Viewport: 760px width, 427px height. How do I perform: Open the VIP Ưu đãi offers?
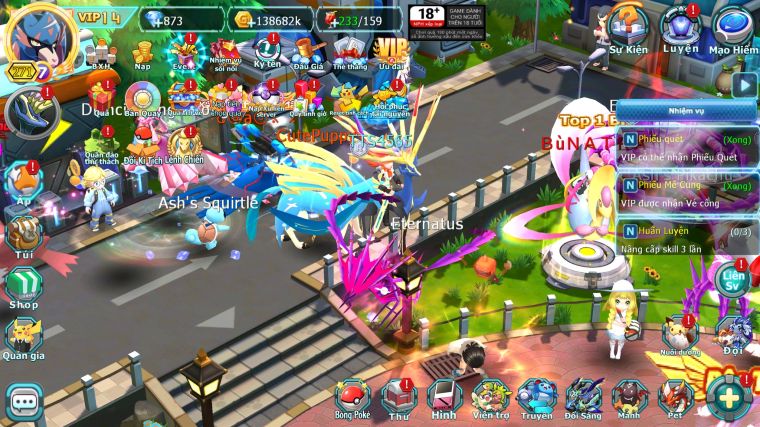click(388, 47)
